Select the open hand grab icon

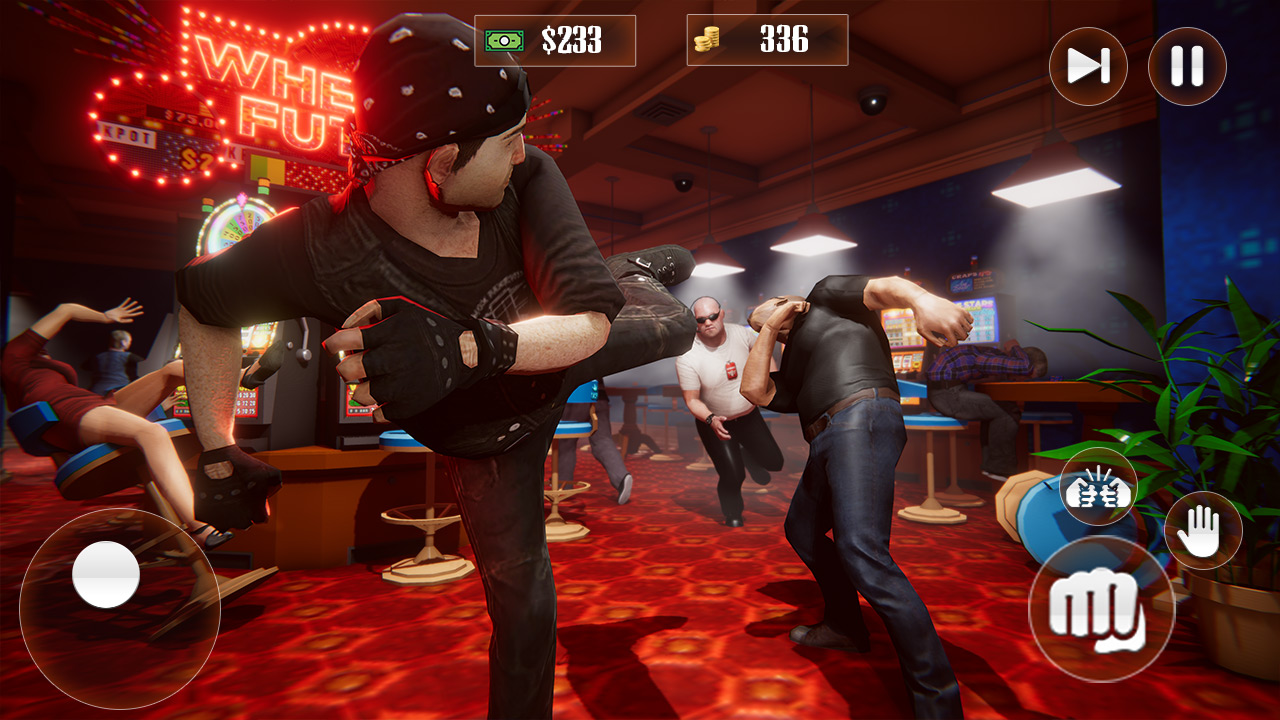click(1205, 530)
